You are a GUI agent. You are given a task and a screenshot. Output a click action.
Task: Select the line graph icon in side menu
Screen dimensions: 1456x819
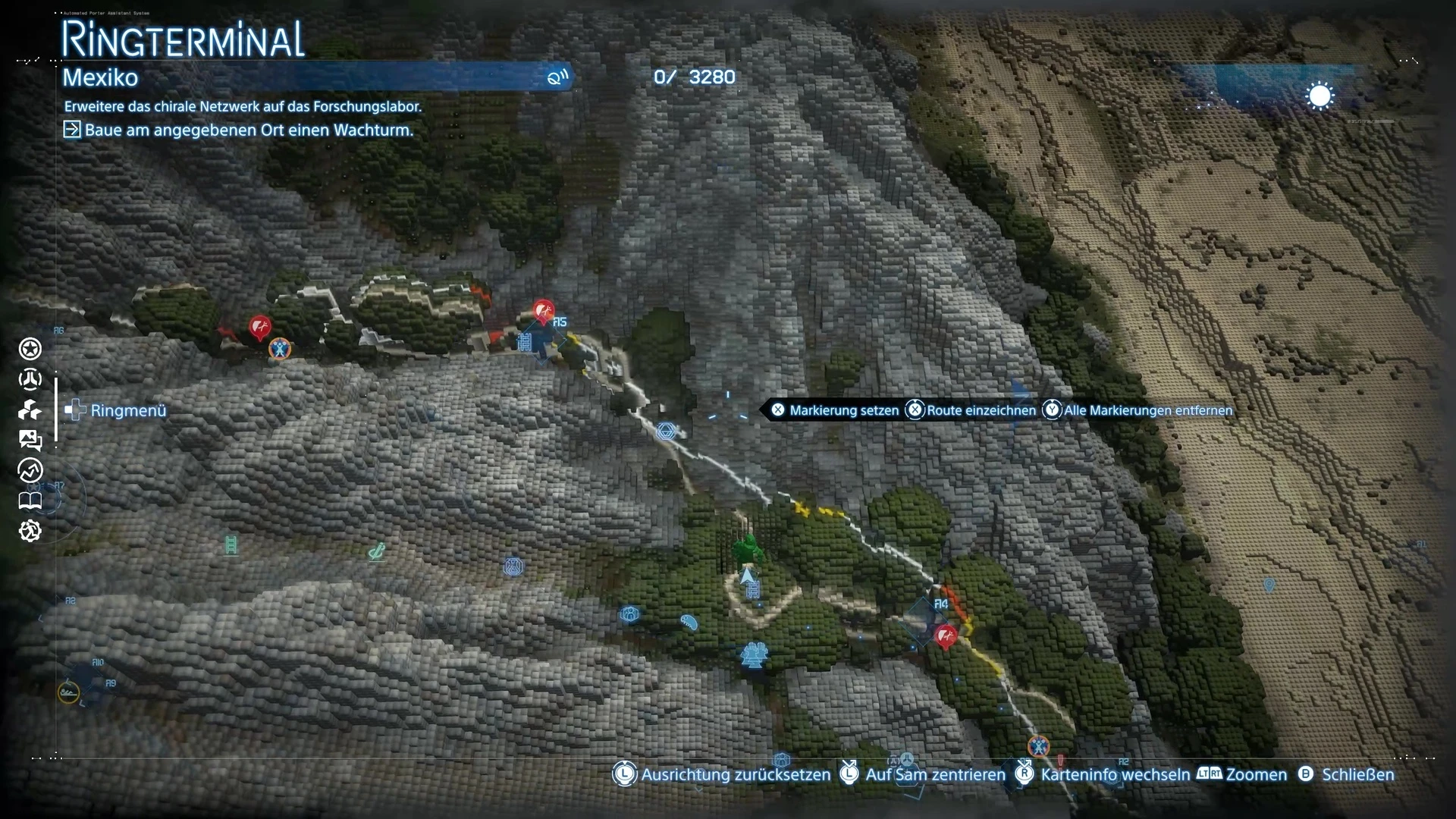pyautogui.click(x=30, y=470)
